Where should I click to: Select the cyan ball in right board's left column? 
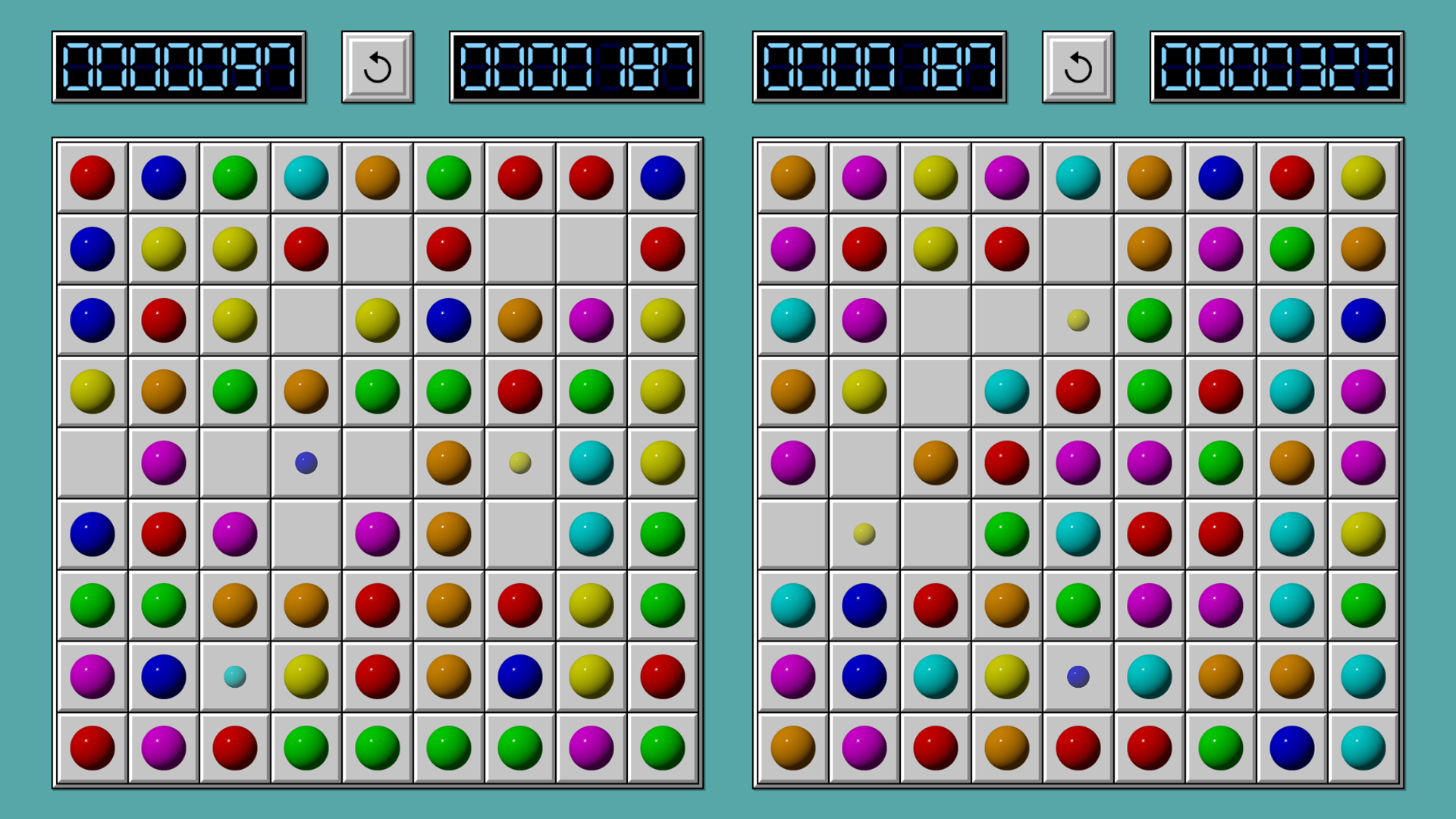(792, 321)
